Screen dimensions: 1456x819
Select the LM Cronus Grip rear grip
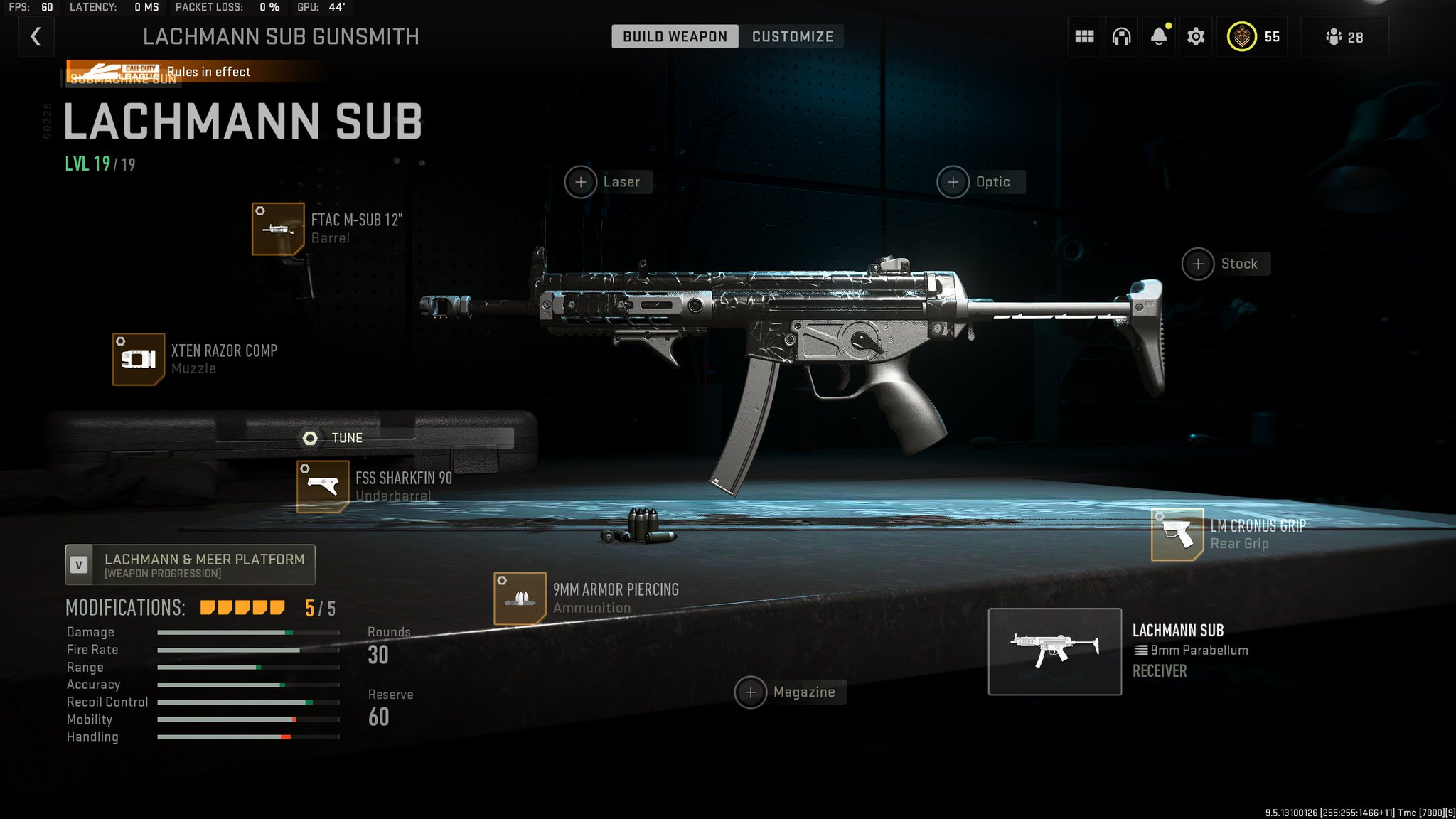[1177, 535]
